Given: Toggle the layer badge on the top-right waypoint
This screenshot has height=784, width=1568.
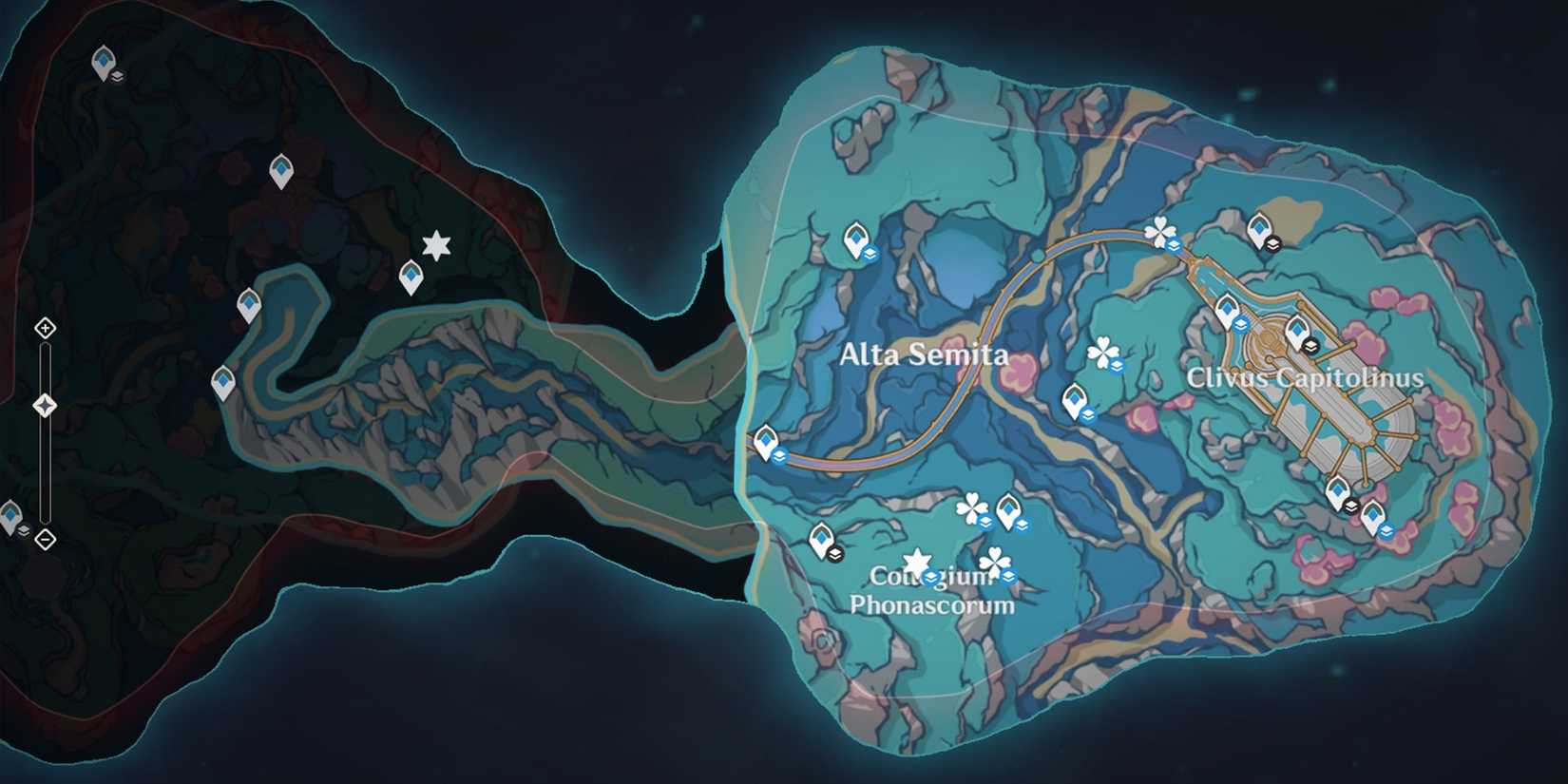Looking at the screenshot, I should (x=1273, y=242).
